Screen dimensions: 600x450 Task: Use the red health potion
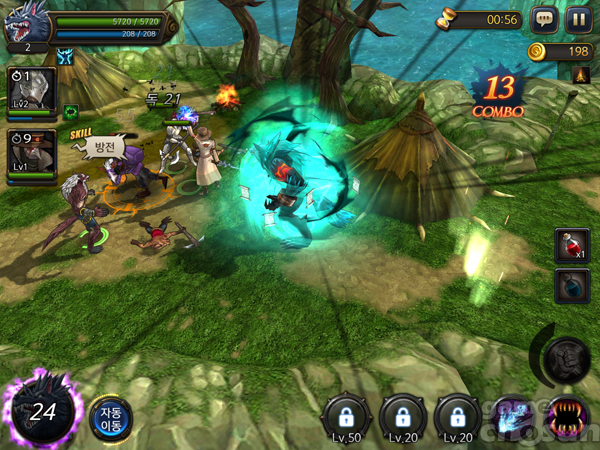pyautogui.click(x=570, y=245)
